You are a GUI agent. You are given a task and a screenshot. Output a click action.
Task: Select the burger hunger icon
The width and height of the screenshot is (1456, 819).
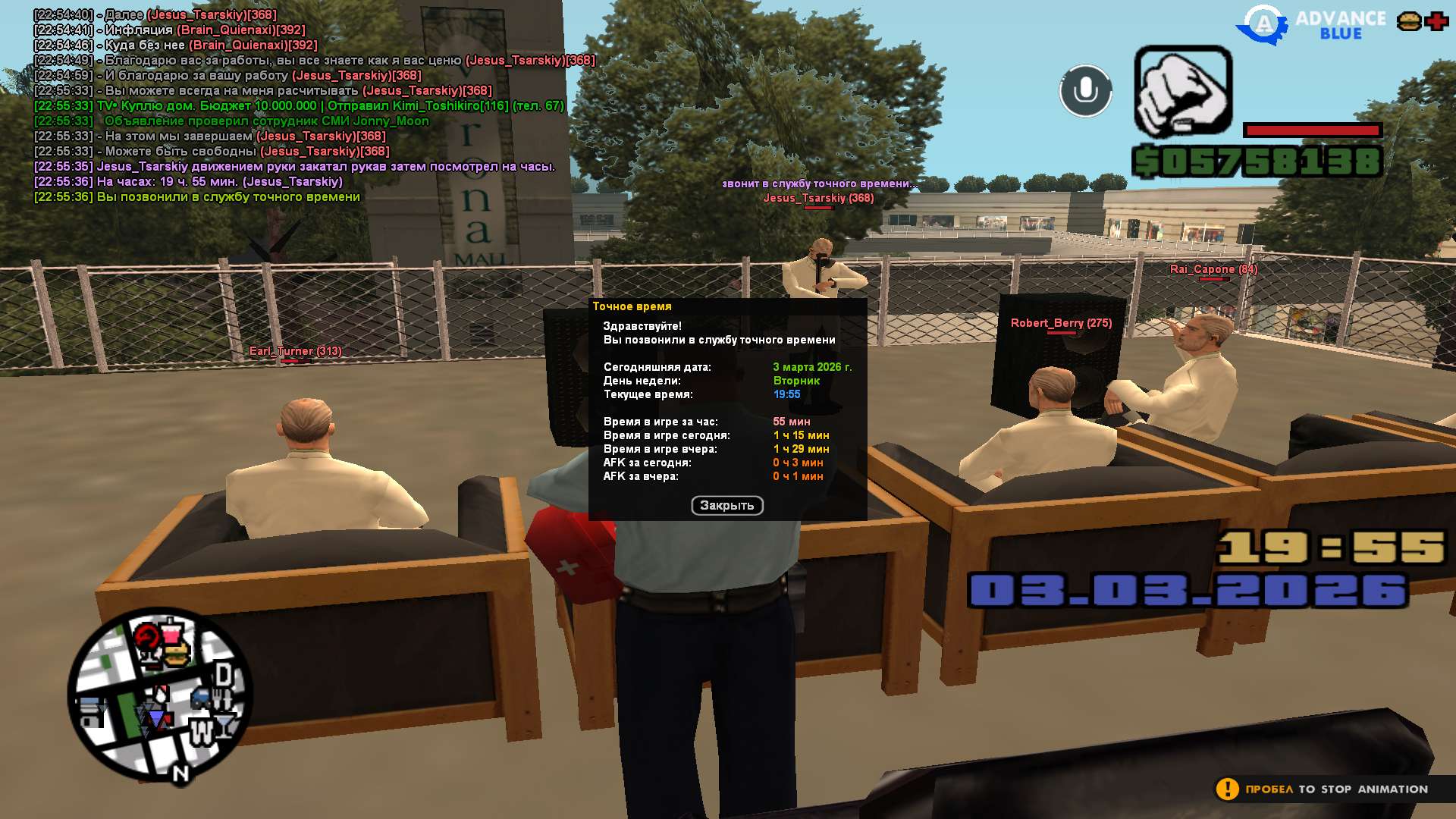coord(1409,21)
